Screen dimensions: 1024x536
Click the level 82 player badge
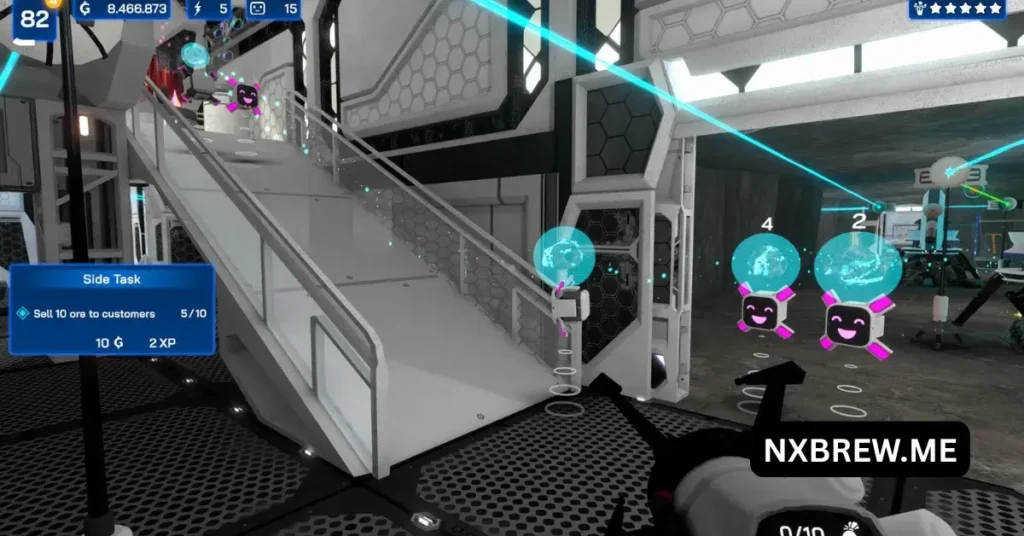[x=35, y=20]
